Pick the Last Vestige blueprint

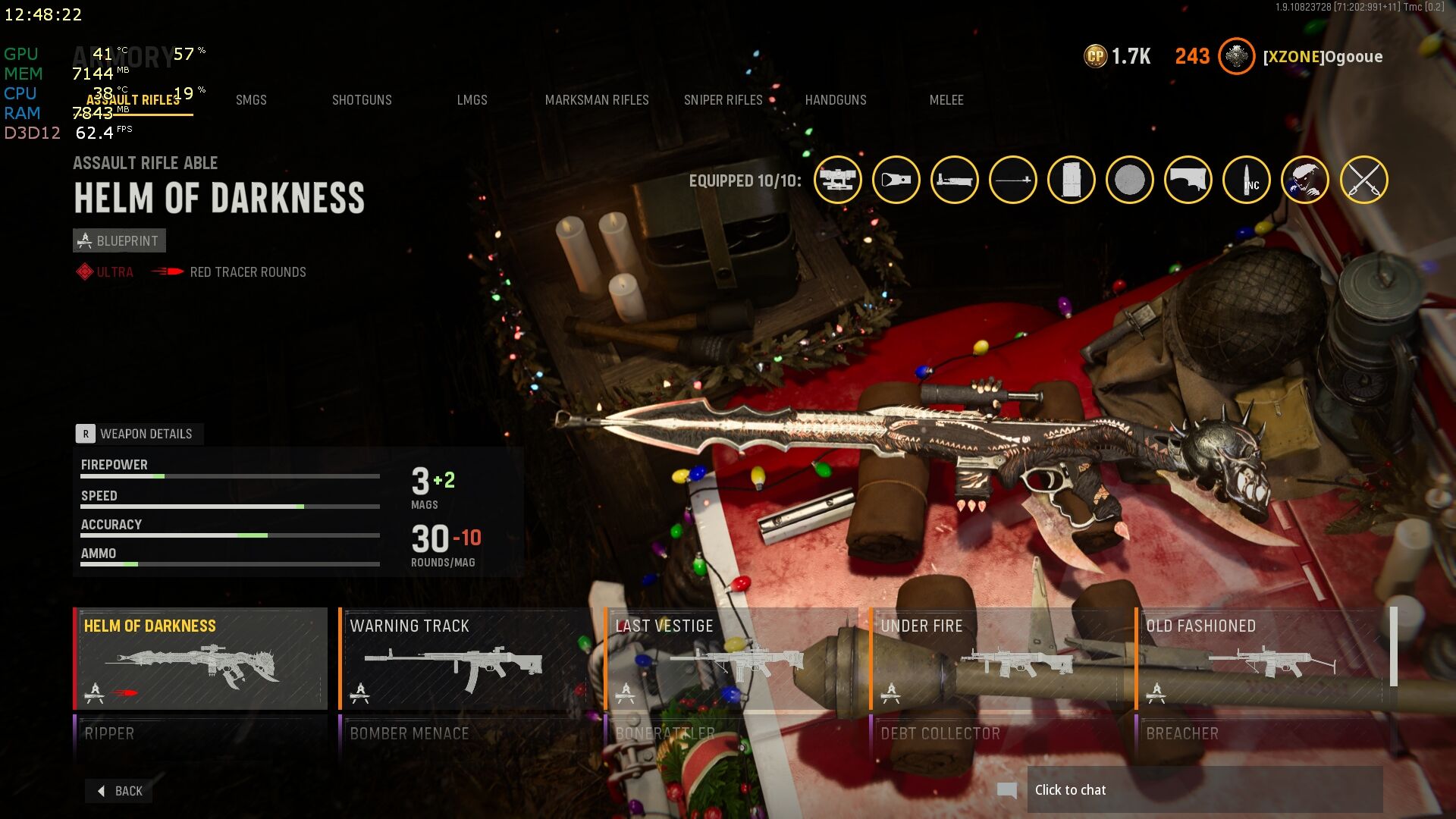click(731, 658)
